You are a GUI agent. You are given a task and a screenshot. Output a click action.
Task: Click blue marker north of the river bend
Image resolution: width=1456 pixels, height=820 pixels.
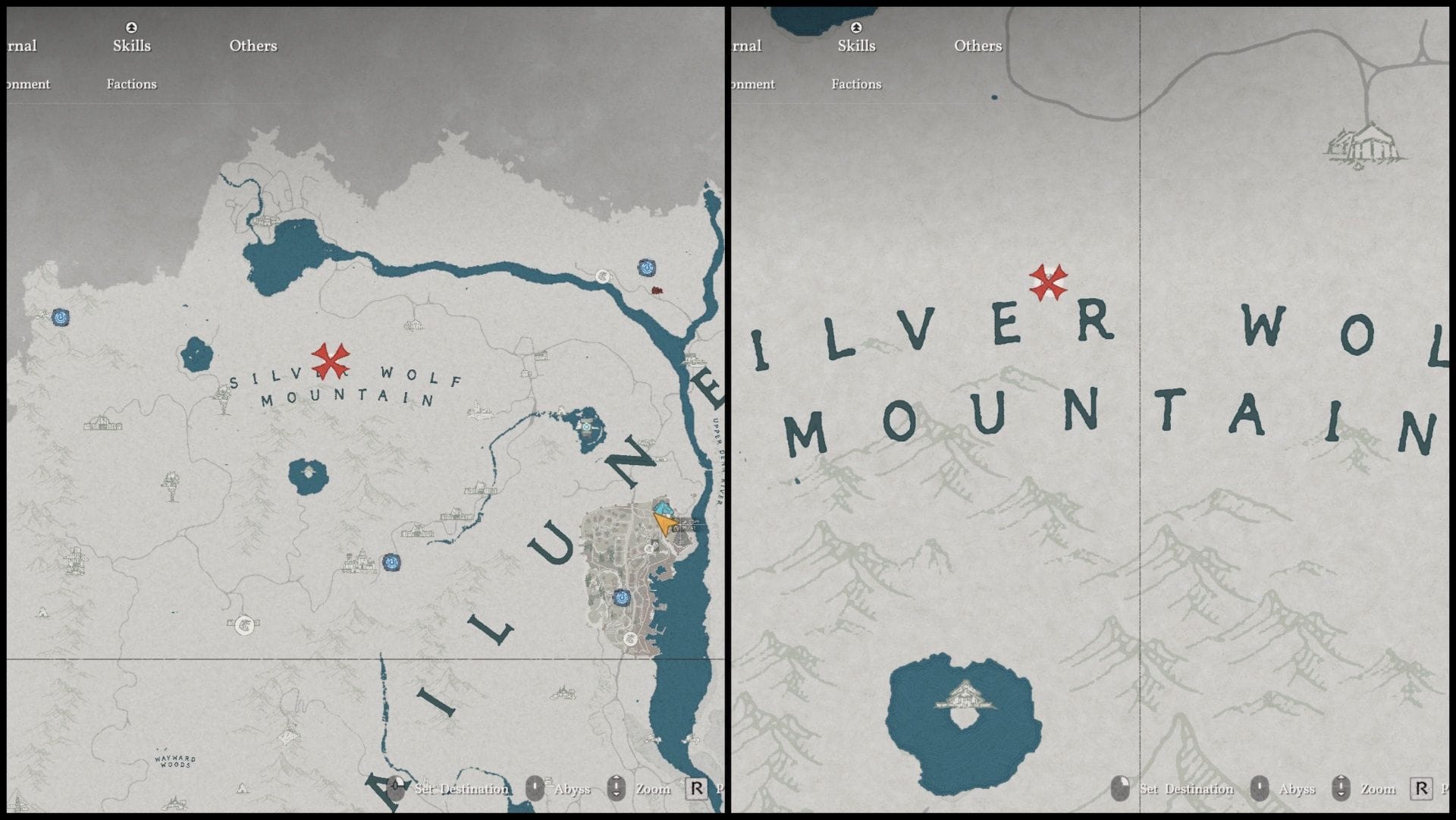[x=647, y=267]
